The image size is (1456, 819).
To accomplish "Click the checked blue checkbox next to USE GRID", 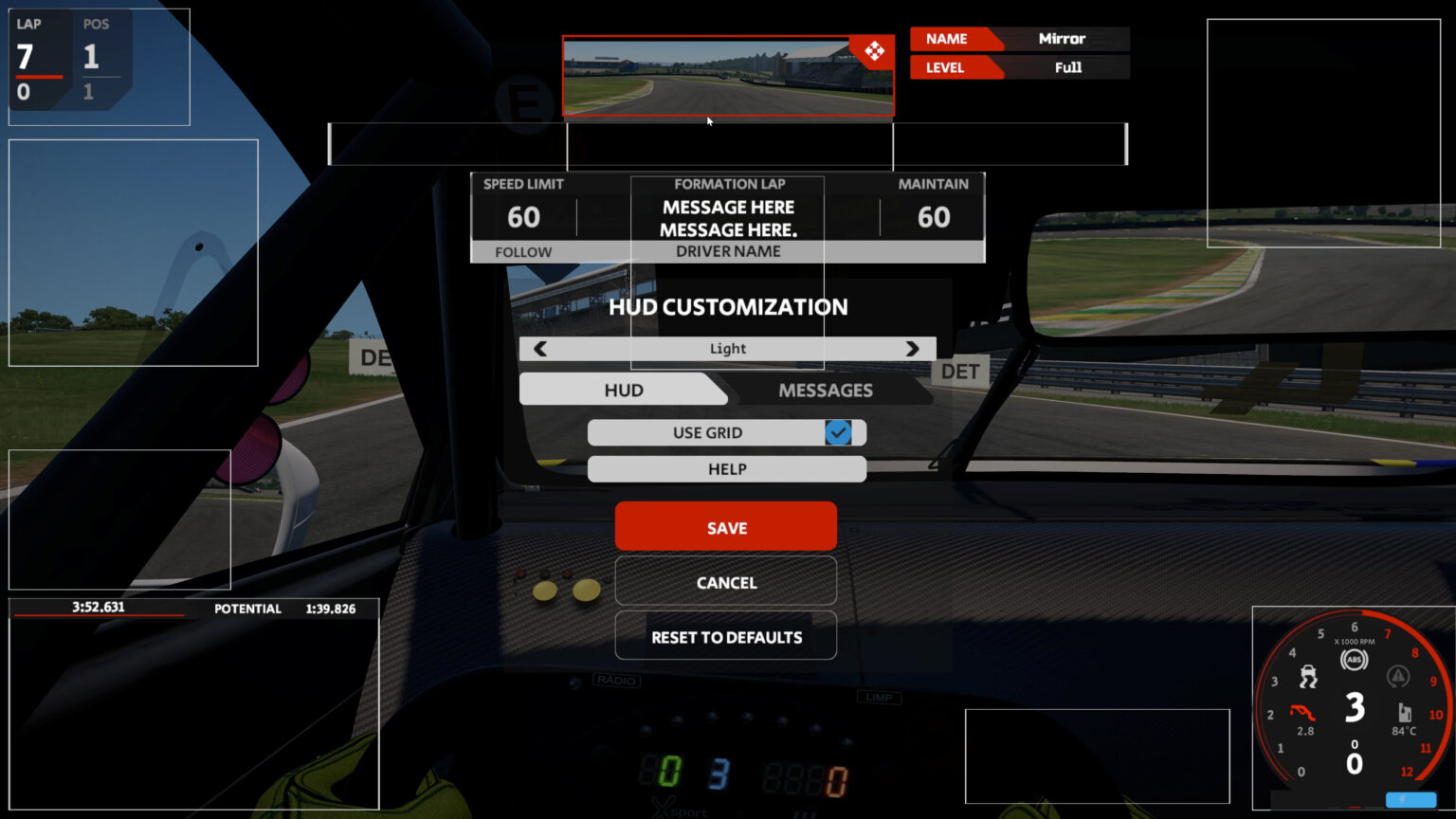I will [838, 432].
